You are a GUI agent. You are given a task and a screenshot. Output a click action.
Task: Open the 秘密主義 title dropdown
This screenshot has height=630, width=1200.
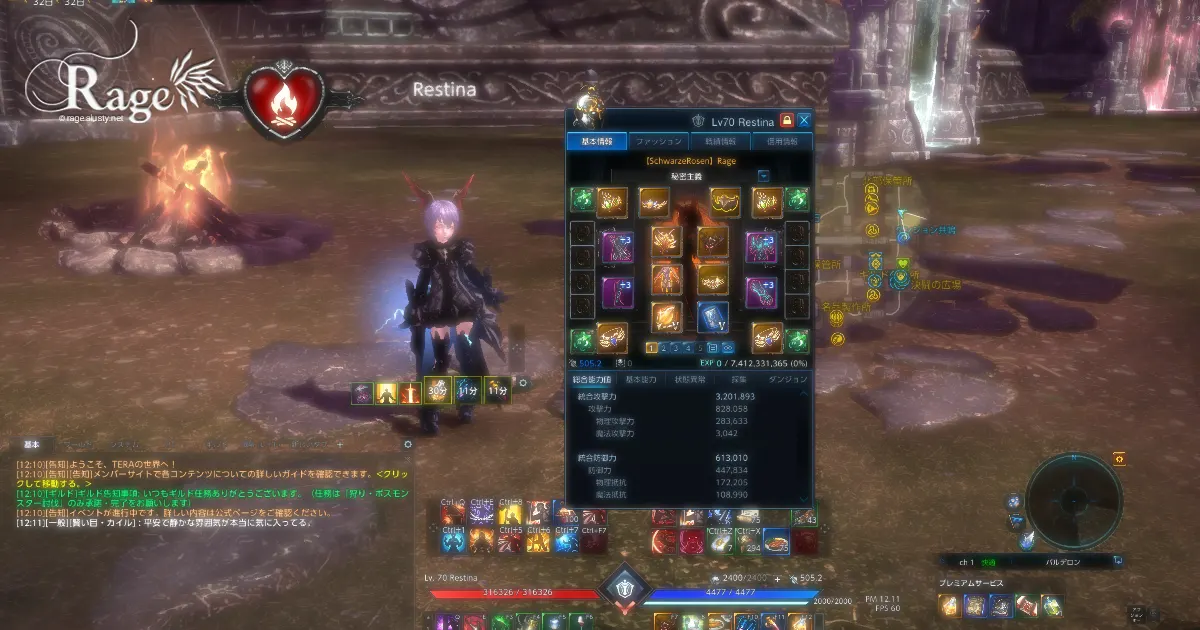click(x=763, y=176)
